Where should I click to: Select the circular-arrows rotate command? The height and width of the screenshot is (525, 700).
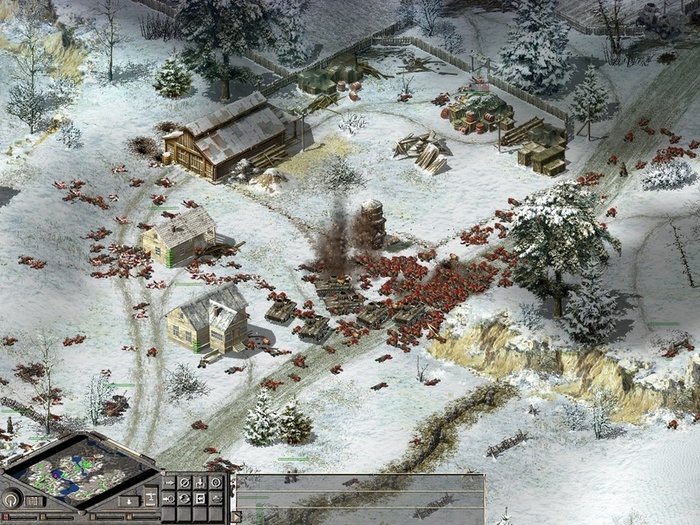click(x=185, y=498)
